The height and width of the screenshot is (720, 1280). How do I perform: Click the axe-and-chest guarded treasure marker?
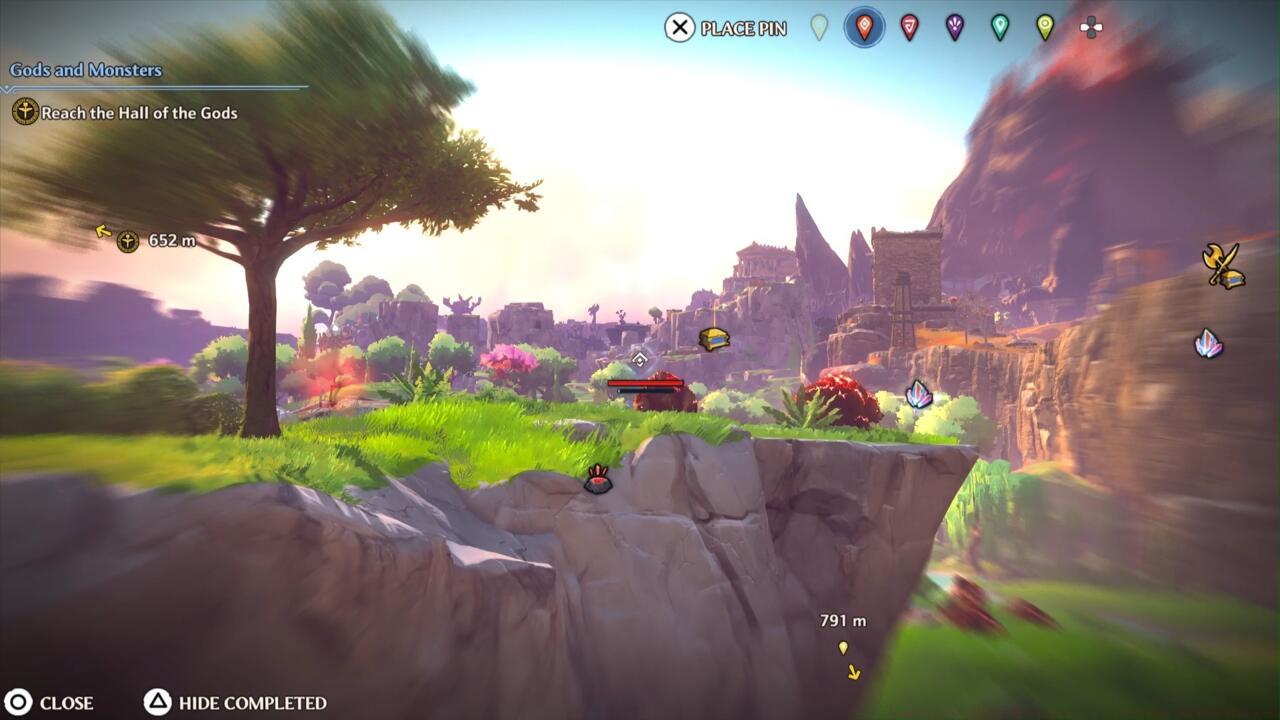pos(1223,266)
